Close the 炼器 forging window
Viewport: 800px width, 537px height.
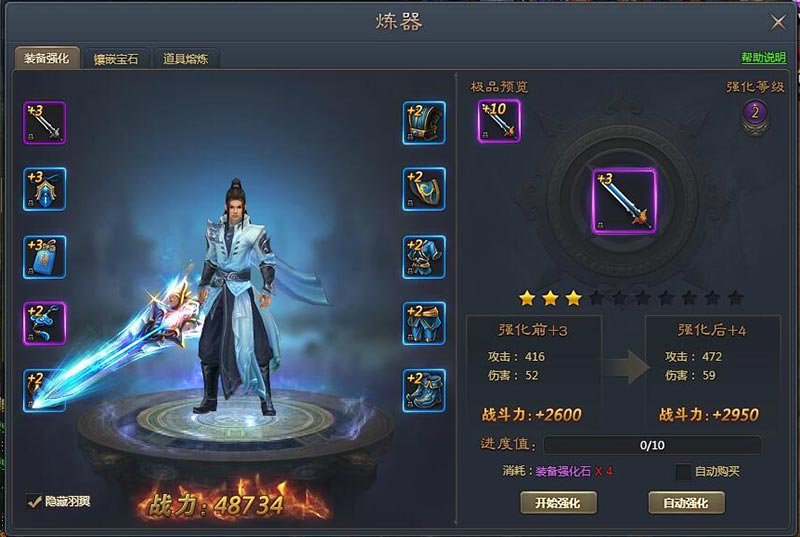tap(777, 22)
